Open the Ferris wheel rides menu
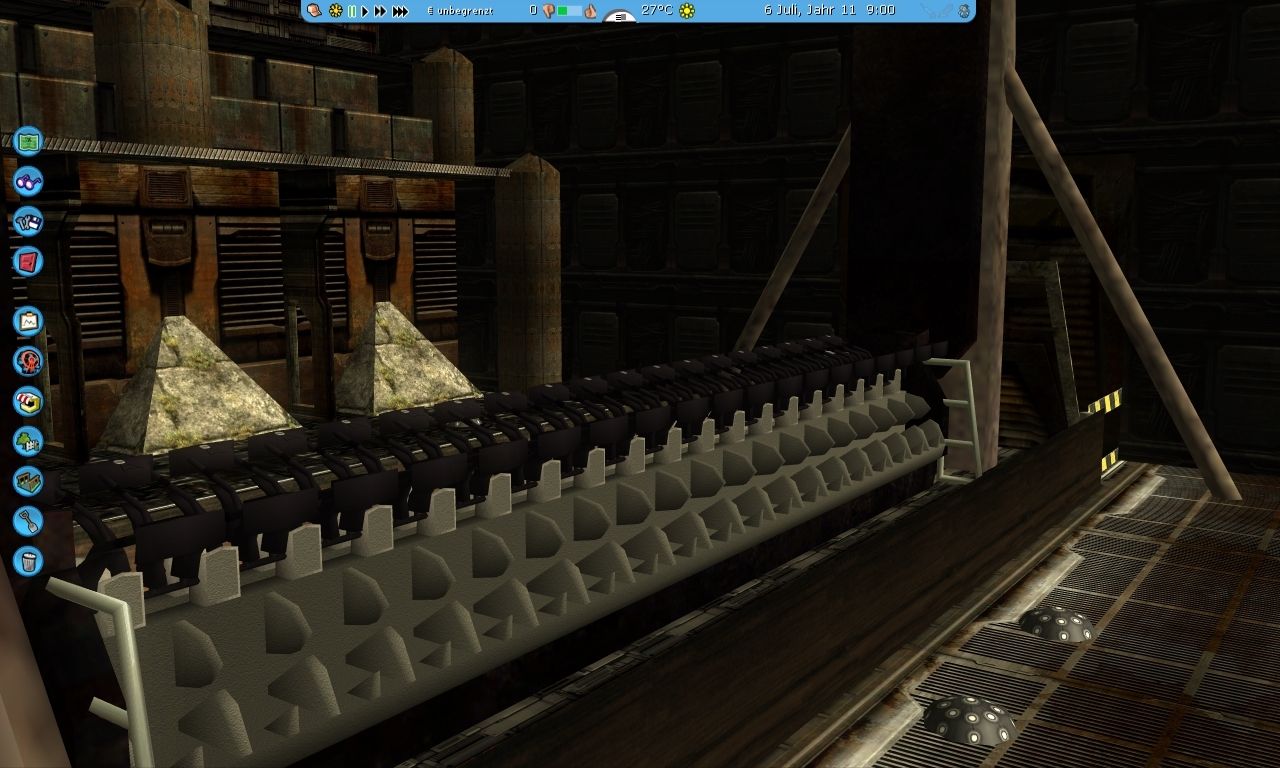Image resolution: width=1280 pixels, height=768 pixels. [28, 361]
